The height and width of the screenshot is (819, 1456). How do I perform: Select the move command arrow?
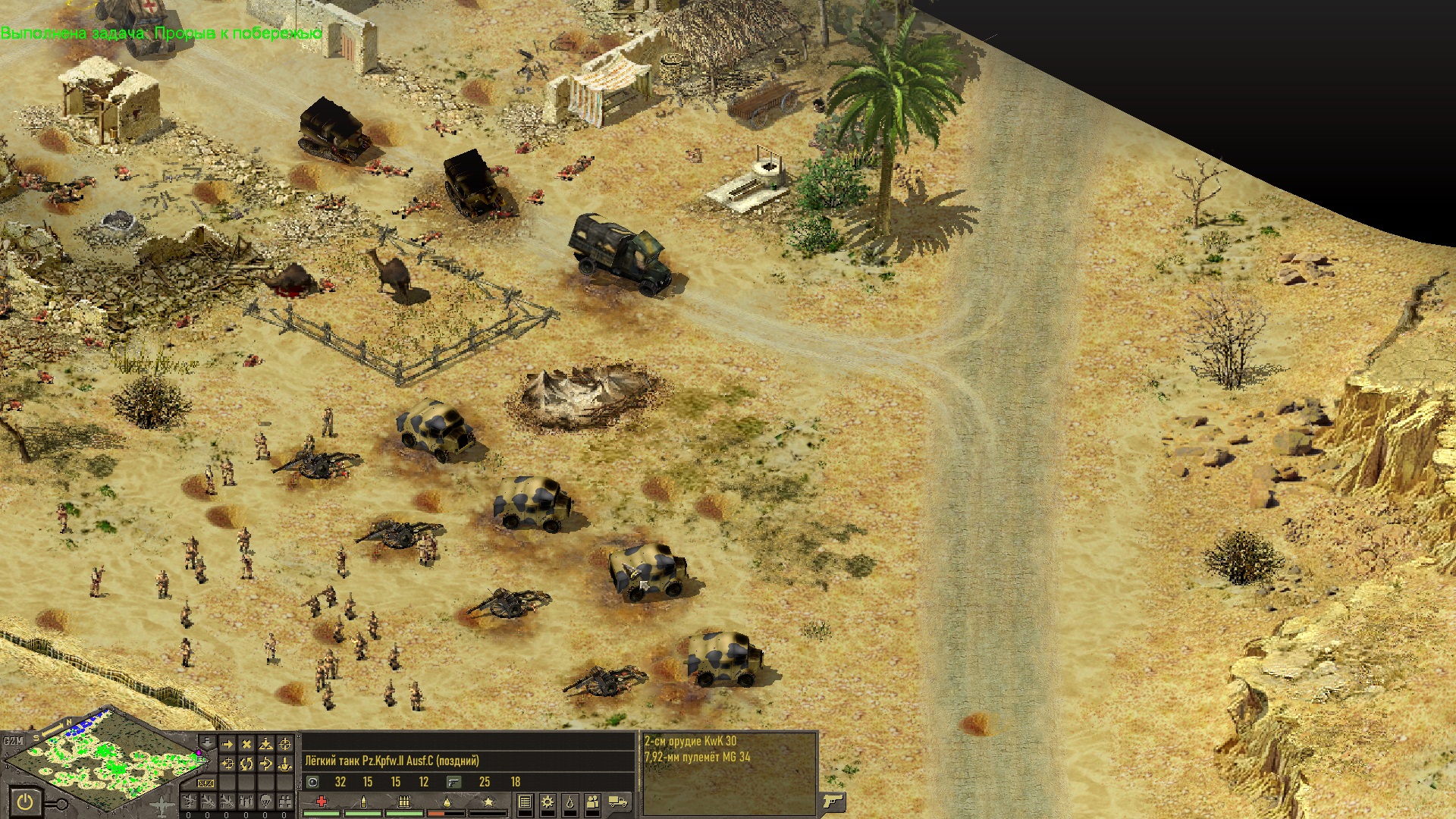227,745
